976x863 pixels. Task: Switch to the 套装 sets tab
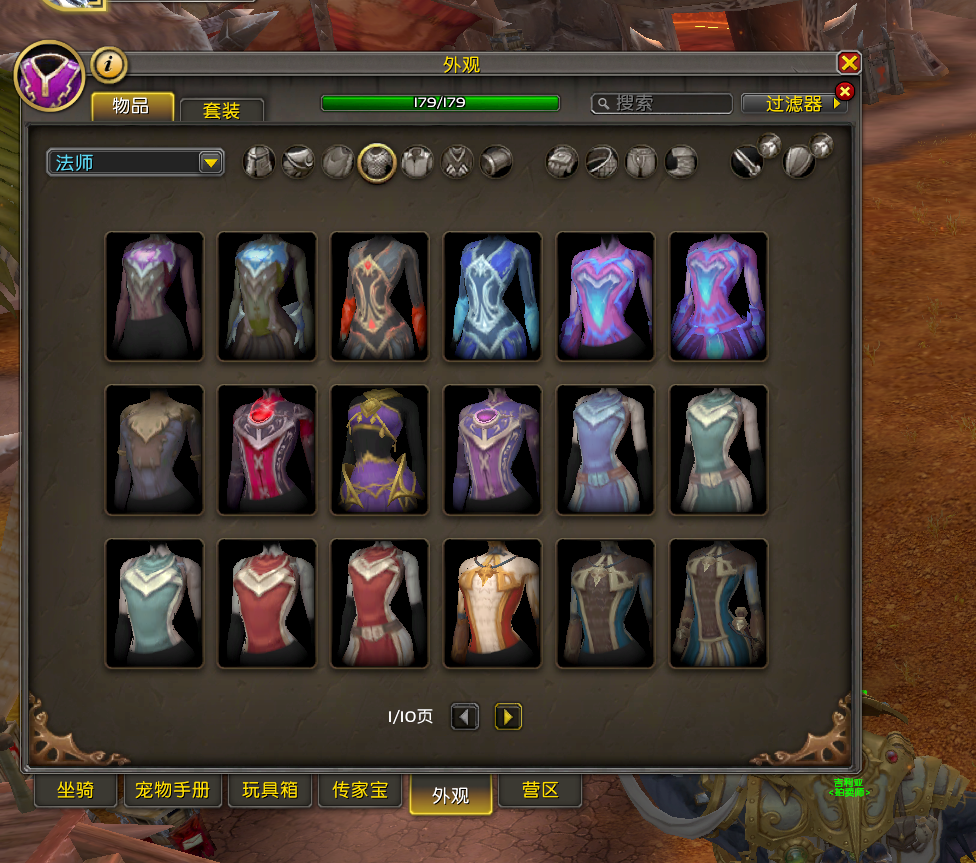(x=221, y=110)
